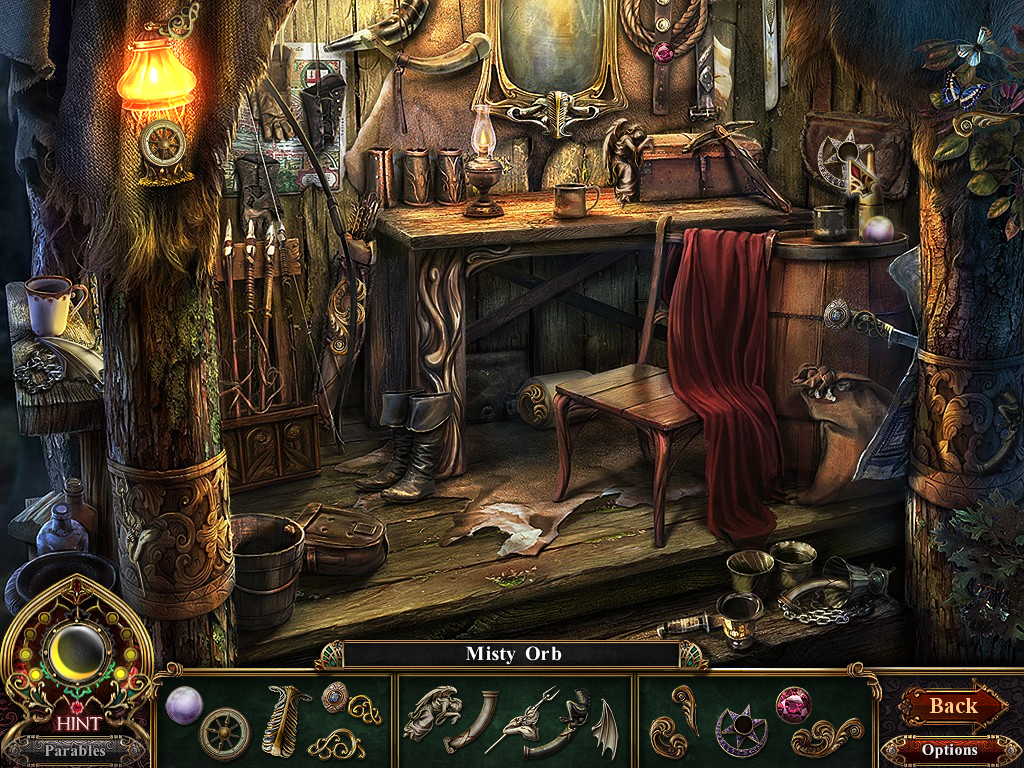1024x768 pixels.
Task: Select the round wheel item in list
Action: pos(224,734)
